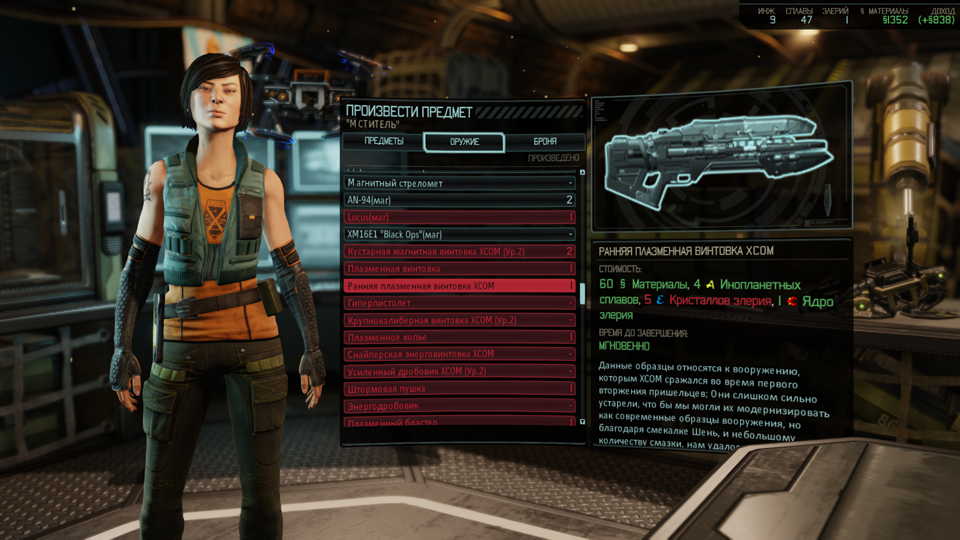Select Магнитный стреломет in the list
The width and height of the screenshot is (960, 540).
click(460, 183)
